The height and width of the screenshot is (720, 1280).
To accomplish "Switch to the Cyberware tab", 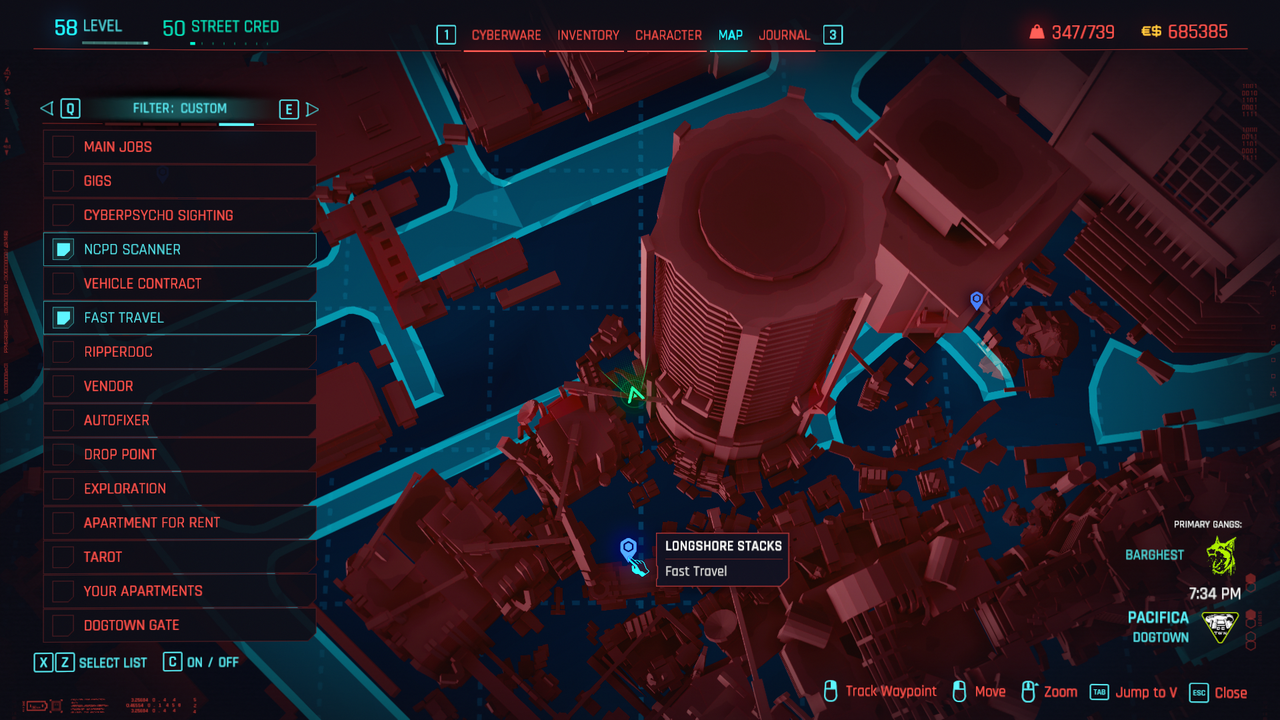I will pos(506,35).
